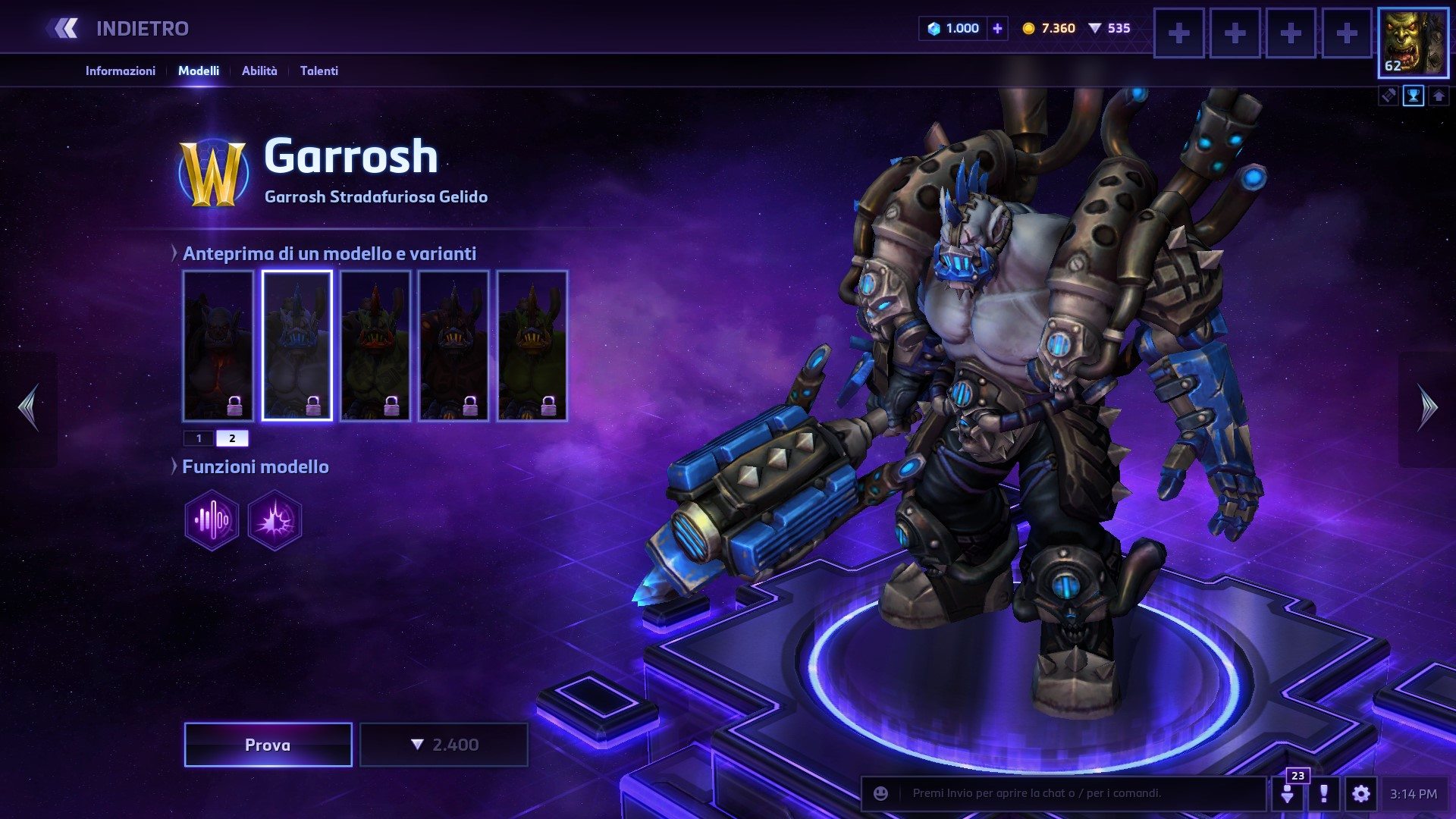Open the Talenti tab
The image size is (1456, 819).
tap(318, 71)
